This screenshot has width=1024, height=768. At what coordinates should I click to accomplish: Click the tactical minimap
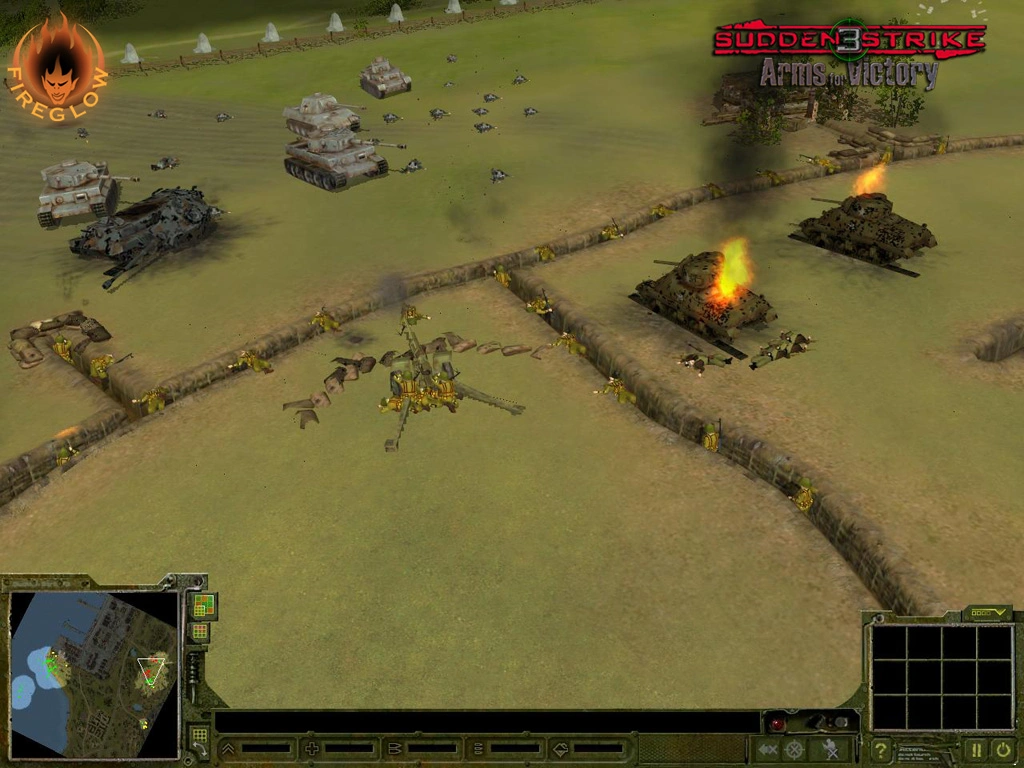click(94, 673)
